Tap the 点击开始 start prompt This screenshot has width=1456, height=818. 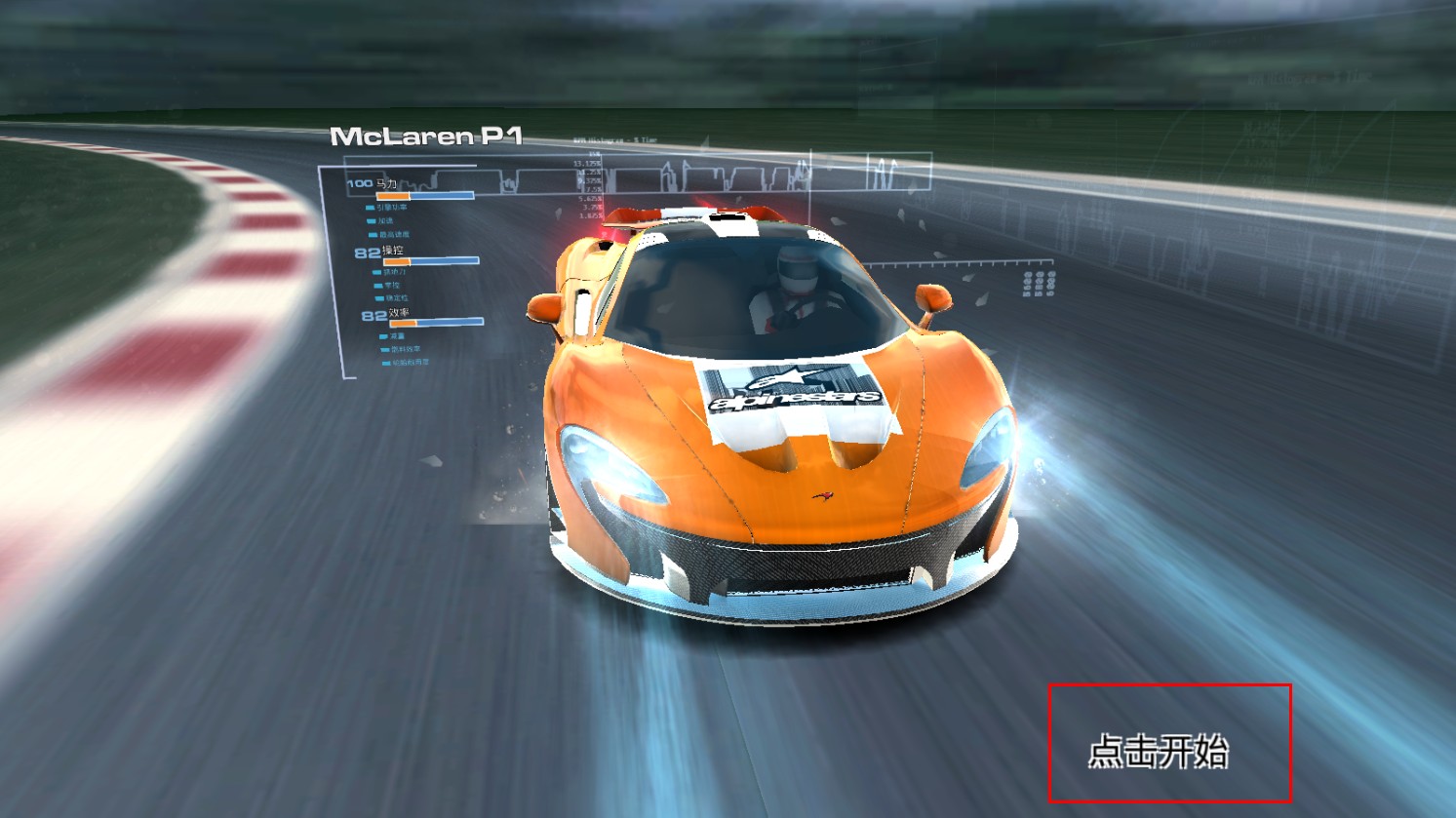pos(1159,751)
